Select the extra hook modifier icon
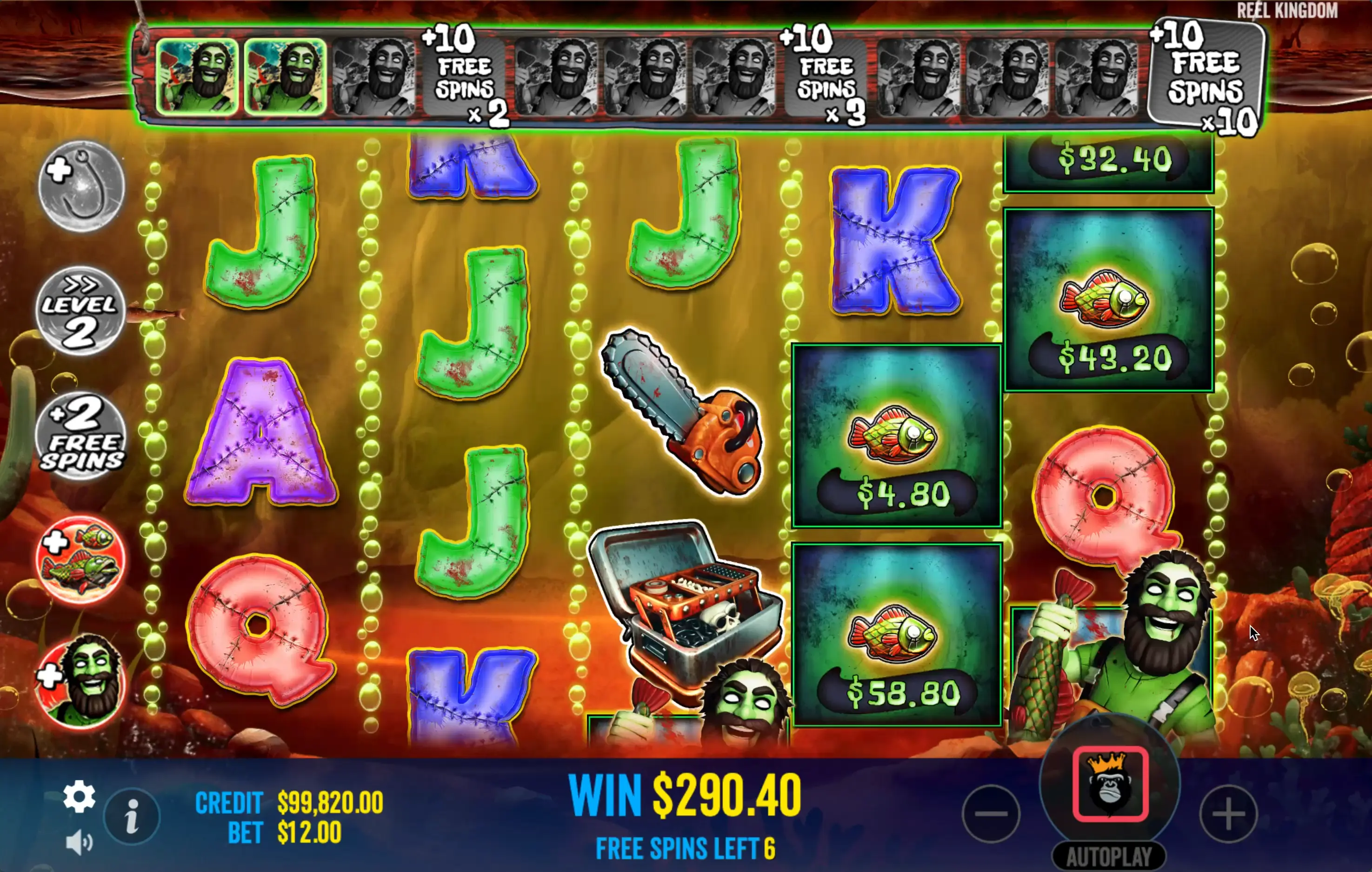This screenshot has height=872, width=1372. click(81, 186)
